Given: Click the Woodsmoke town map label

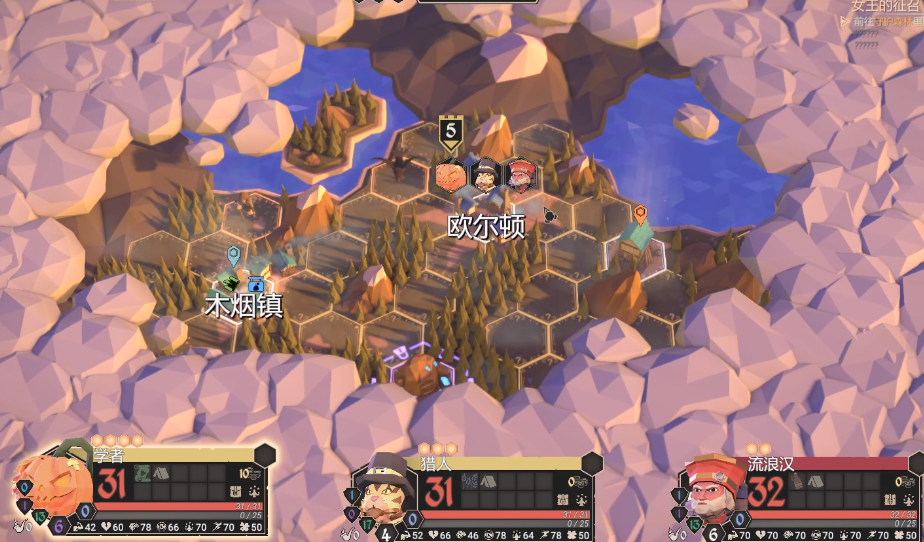Looking at the screenshot, I should (x=243, y=306).
